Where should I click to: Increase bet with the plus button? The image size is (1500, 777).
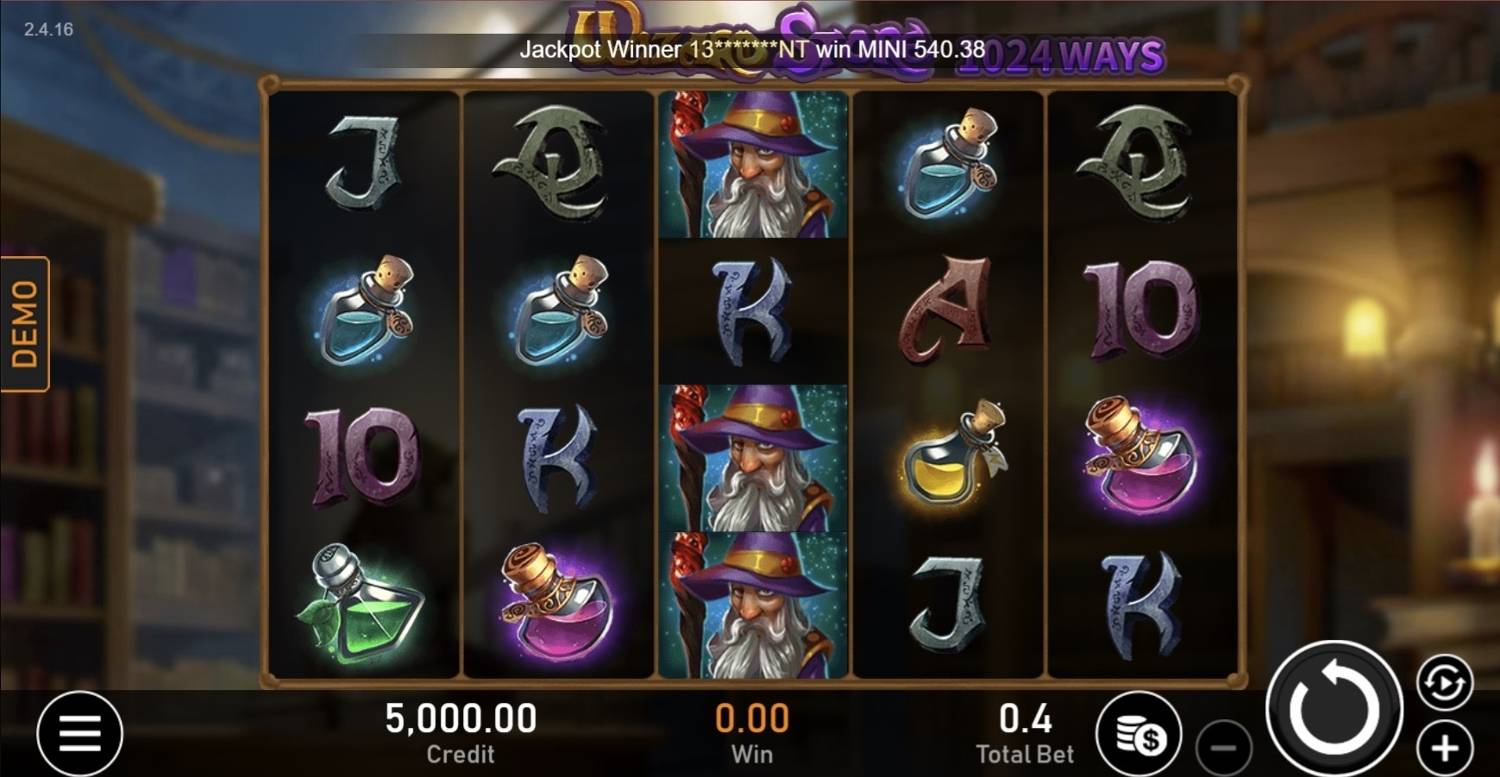[1442, 745]
